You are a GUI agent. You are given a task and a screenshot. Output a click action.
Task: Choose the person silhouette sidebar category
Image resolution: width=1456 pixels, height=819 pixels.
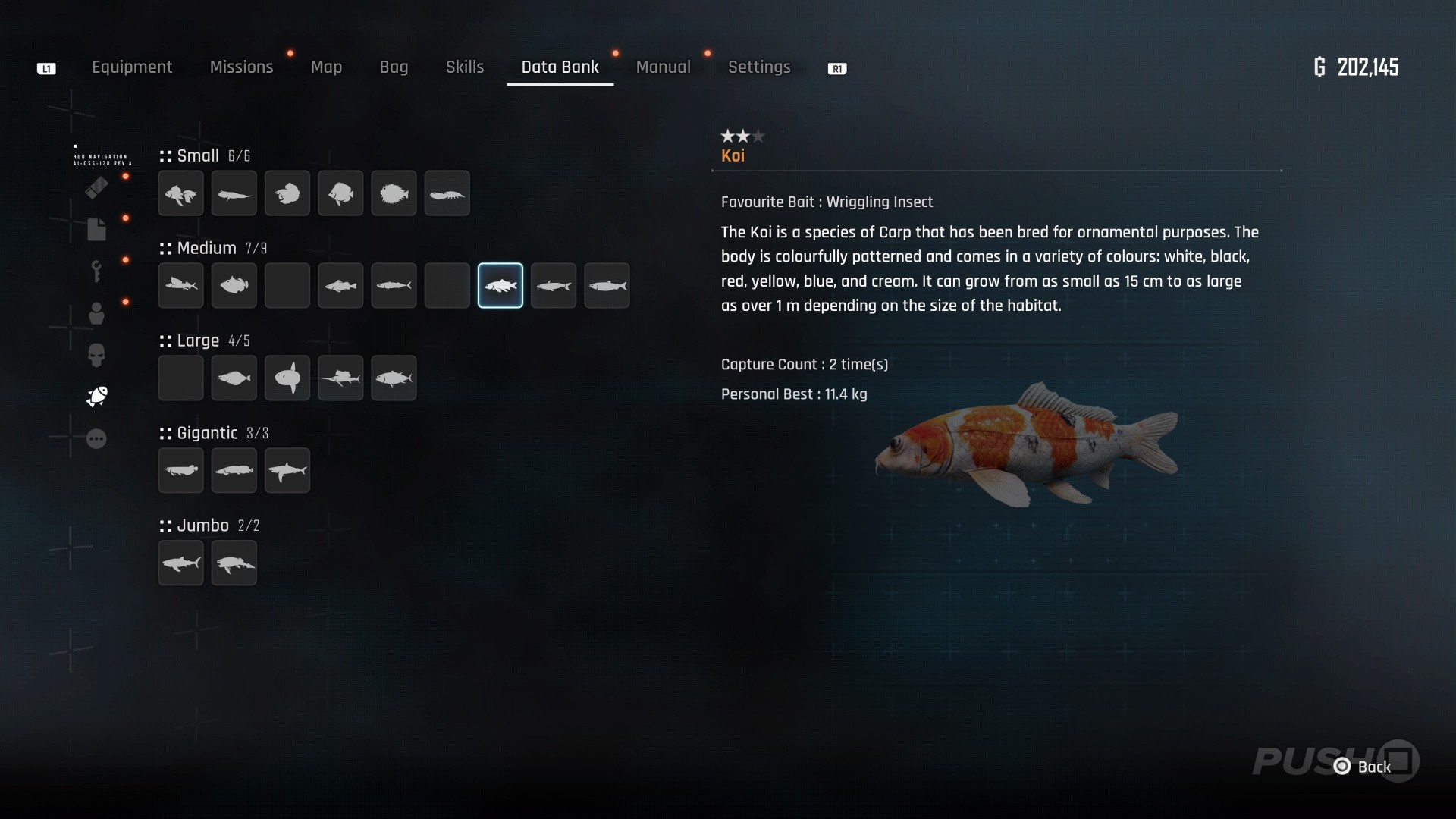[x=96, y=313]
